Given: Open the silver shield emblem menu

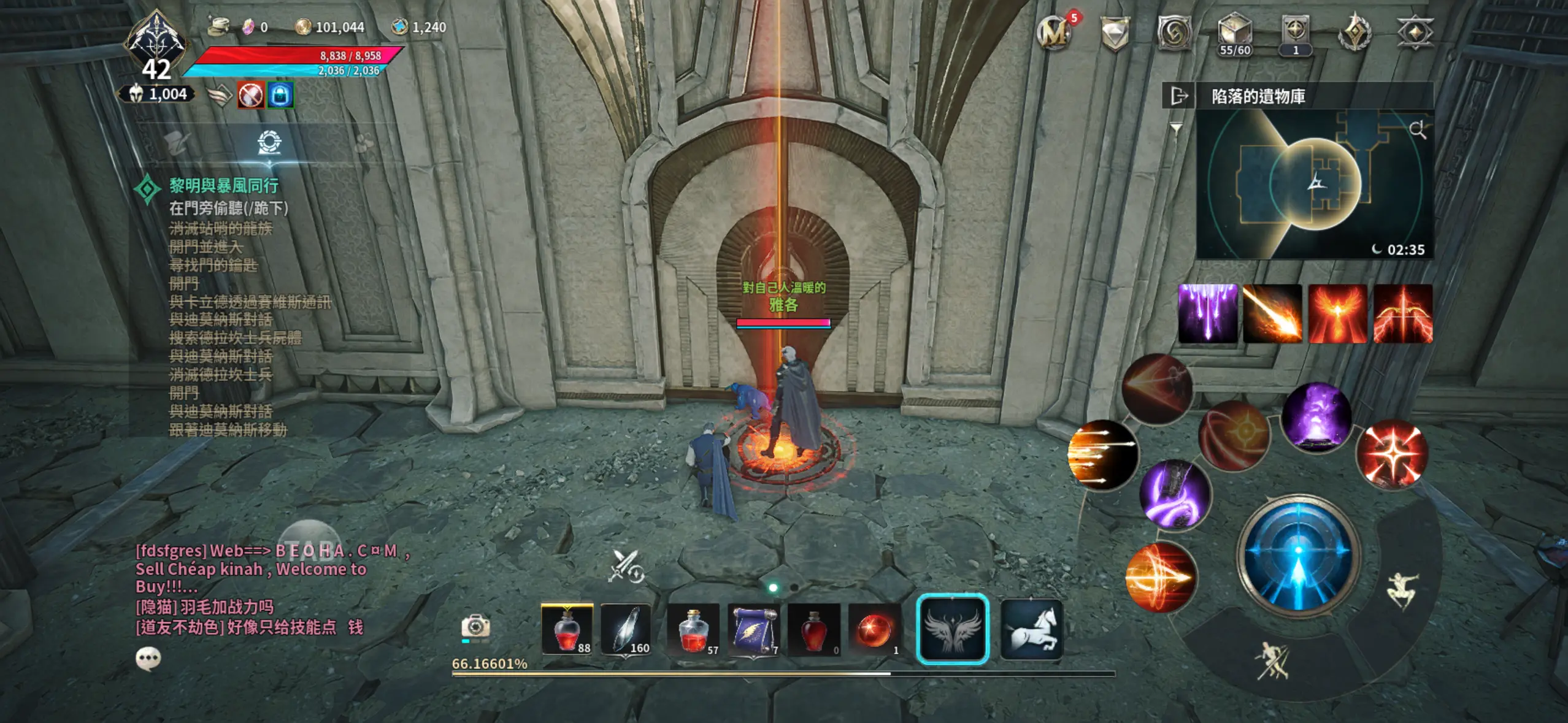Looking at the screenshot, I should (x=1116, y=32).
